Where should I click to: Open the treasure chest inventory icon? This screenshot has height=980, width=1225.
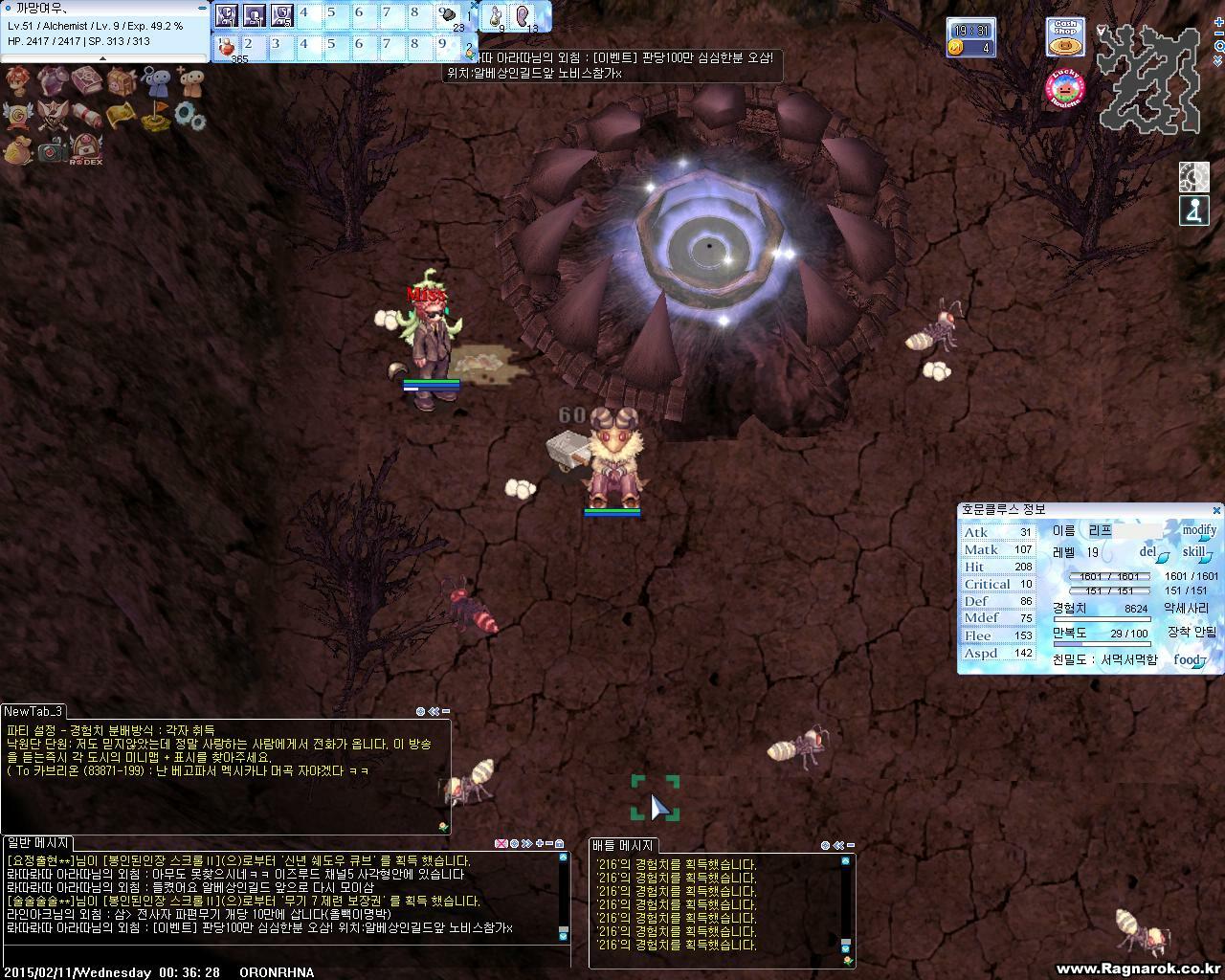click(120, 82)
